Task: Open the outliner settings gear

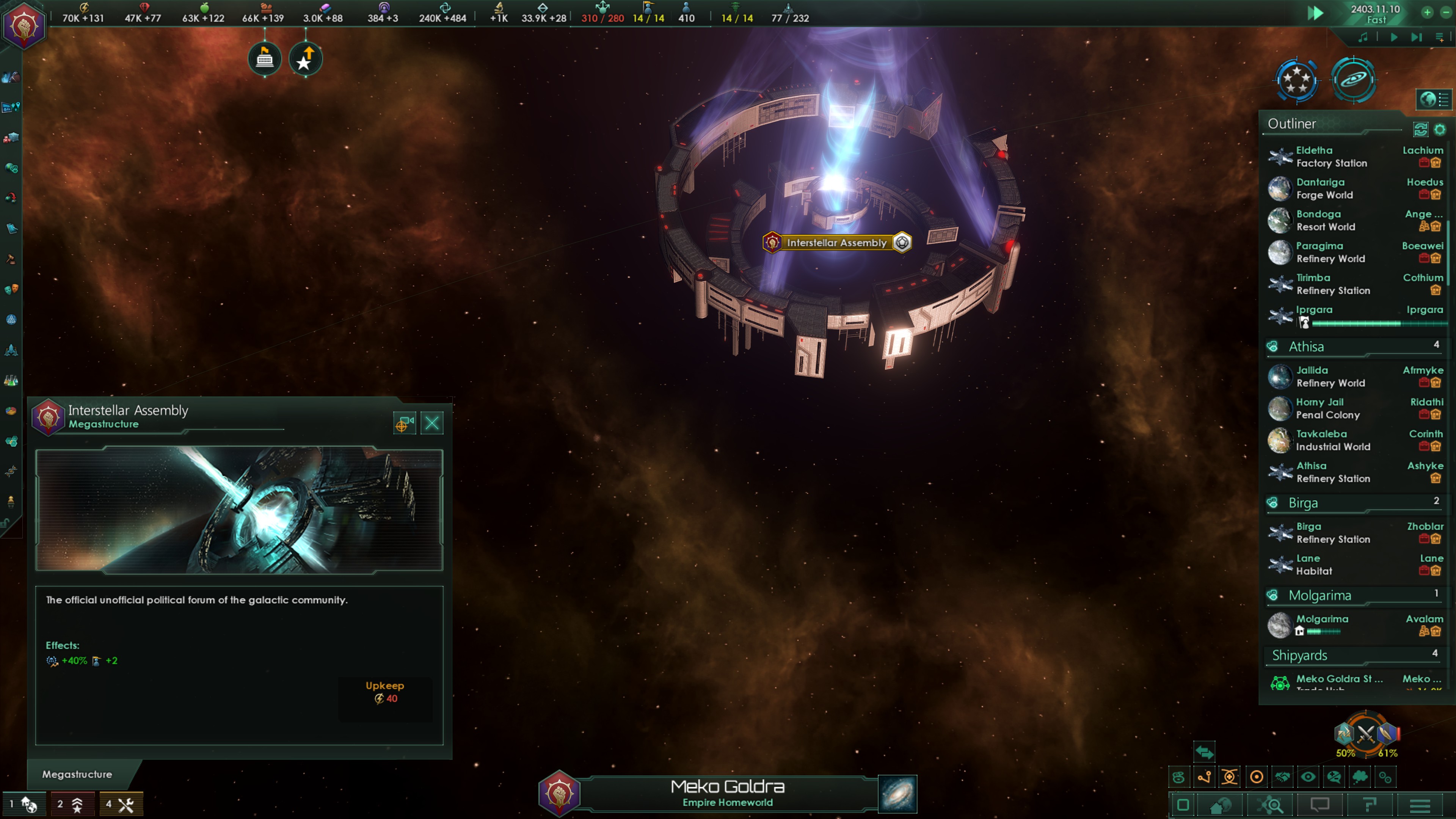Action: [1440, 129]
